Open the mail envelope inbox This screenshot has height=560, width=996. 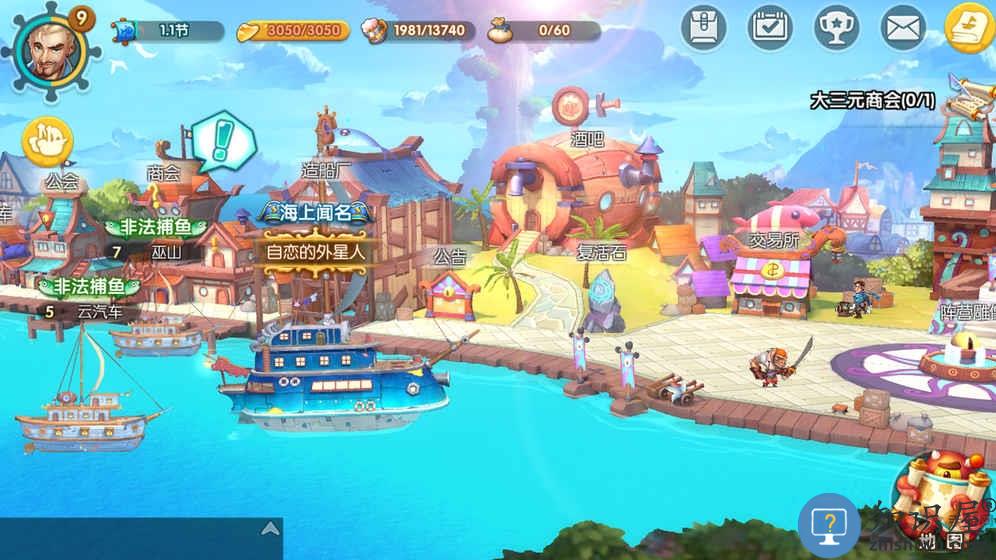point(903,27)
